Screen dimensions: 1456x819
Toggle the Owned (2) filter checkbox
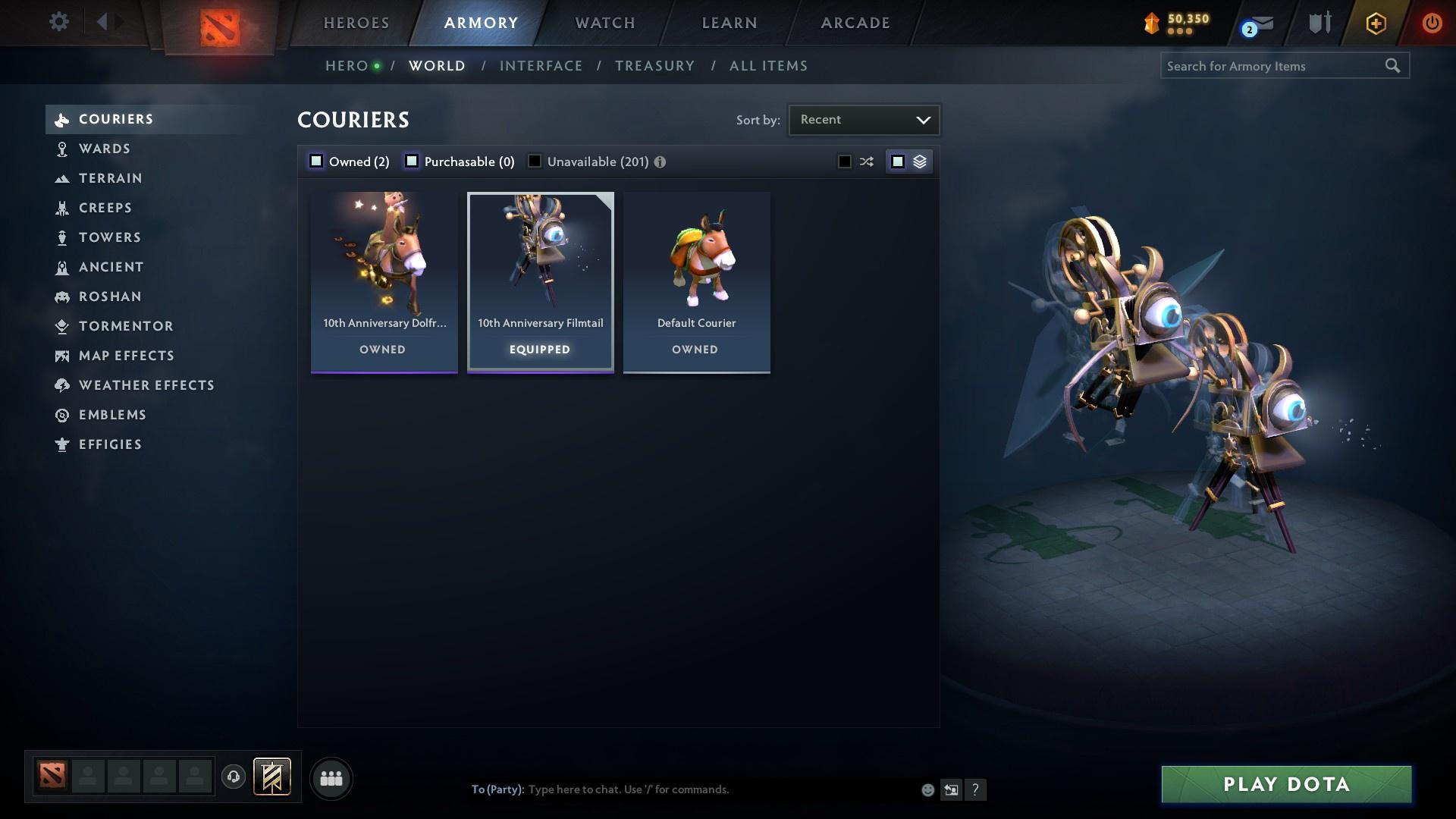315,161
